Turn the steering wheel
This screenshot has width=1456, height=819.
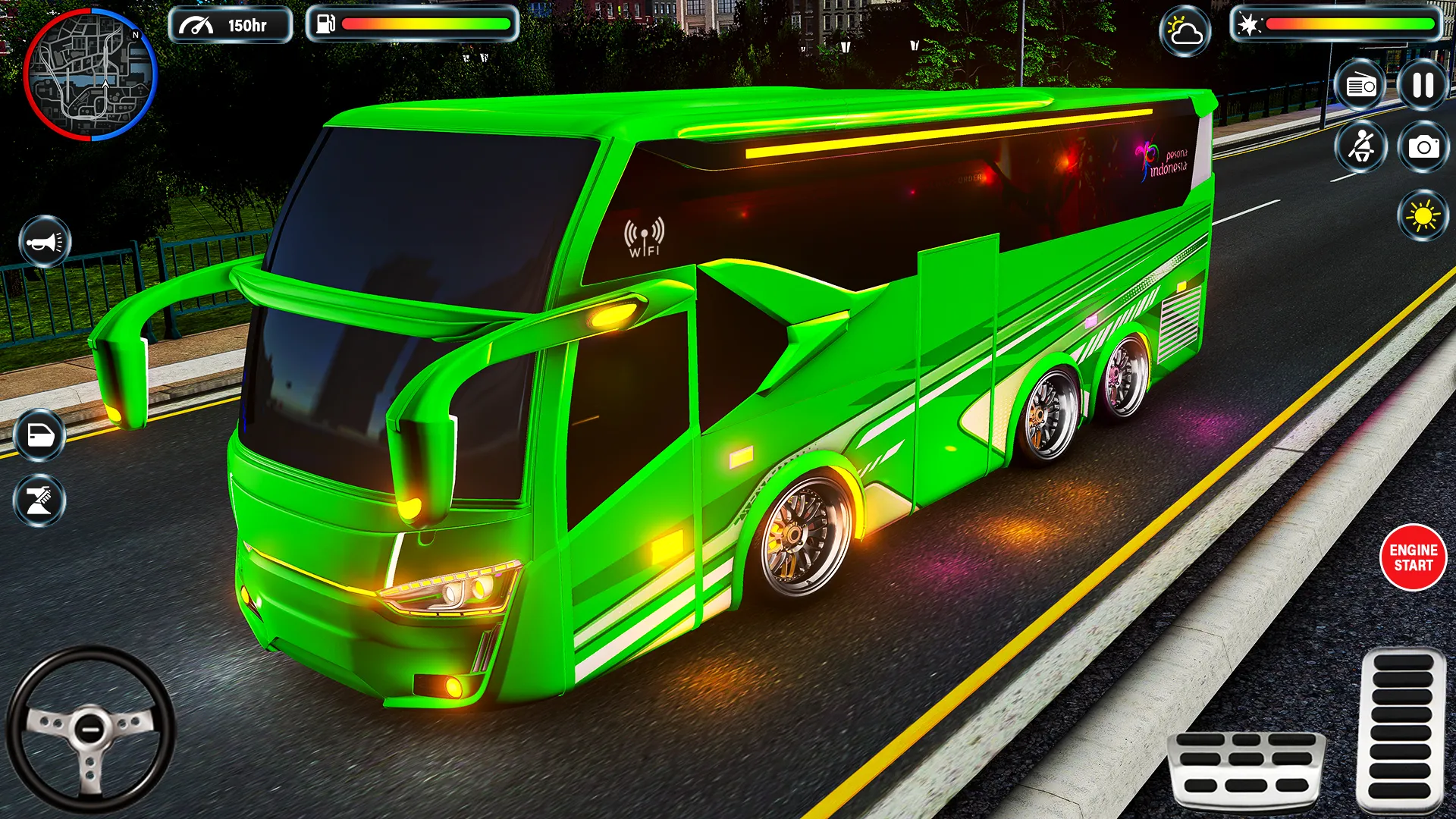[x=91, y=728]
